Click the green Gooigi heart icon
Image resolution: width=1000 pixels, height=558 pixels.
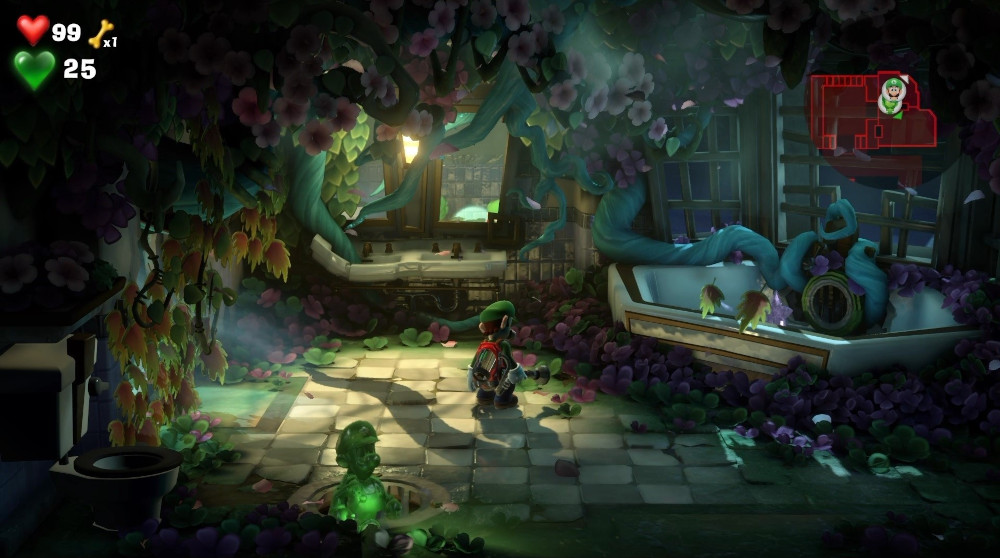[x=34, y=69]
